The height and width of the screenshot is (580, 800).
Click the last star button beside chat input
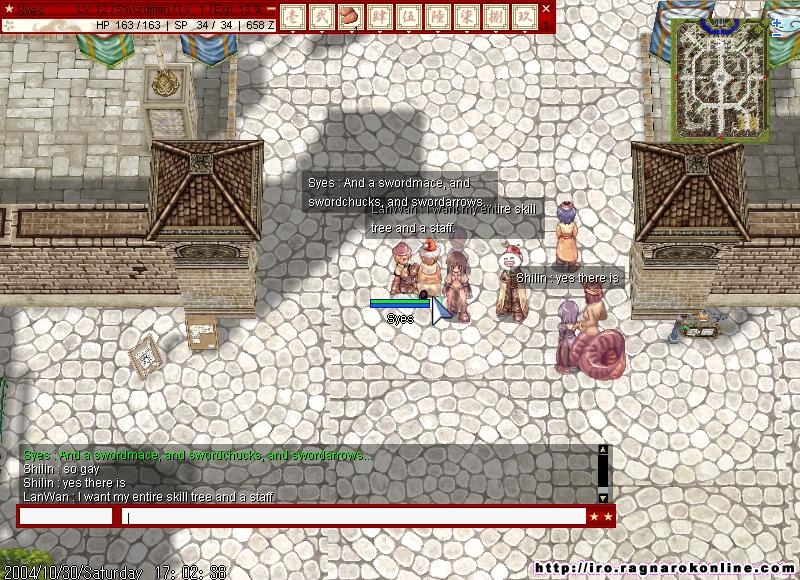click(608, 516)
